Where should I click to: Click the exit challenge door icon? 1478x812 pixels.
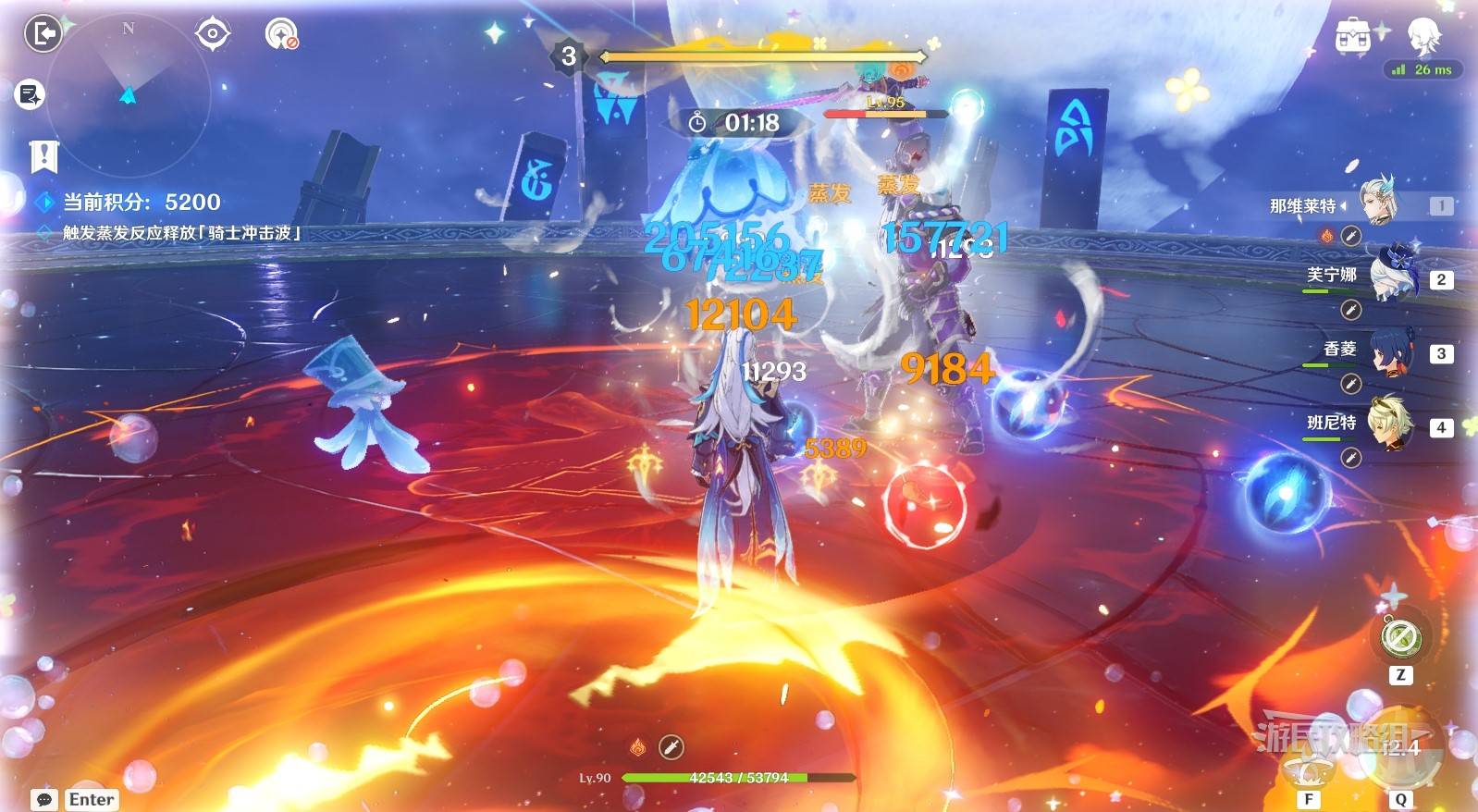click(43, 34)
